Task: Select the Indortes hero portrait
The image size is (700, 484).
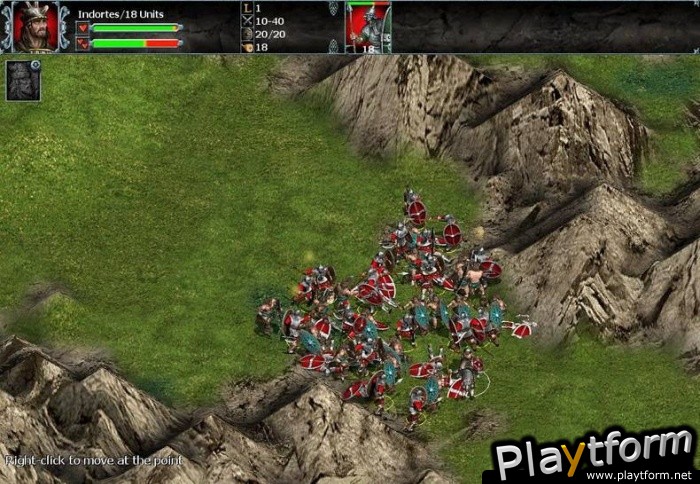Action: 34,26
